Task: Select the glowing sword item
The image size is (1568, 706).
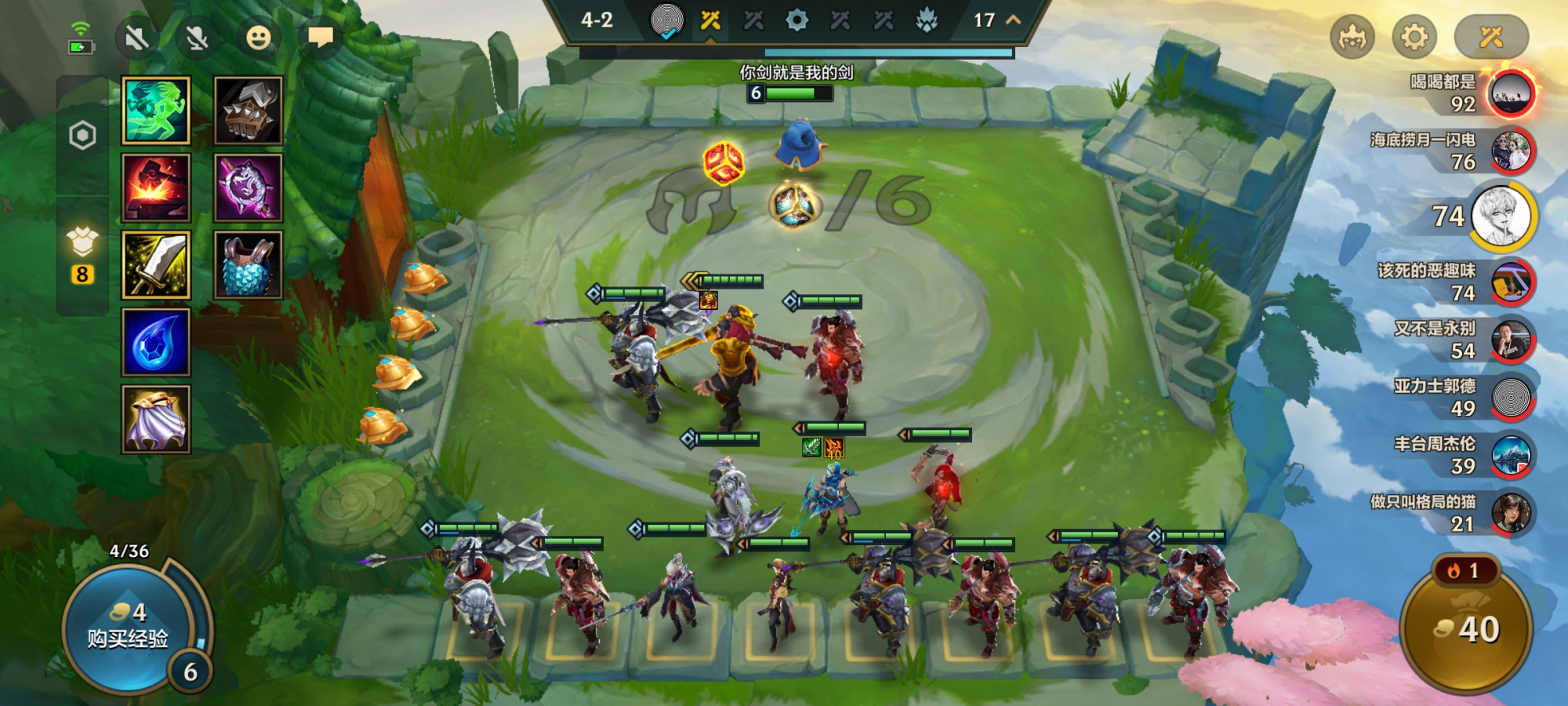Action: pyautogui.click(x=156, y=265)
